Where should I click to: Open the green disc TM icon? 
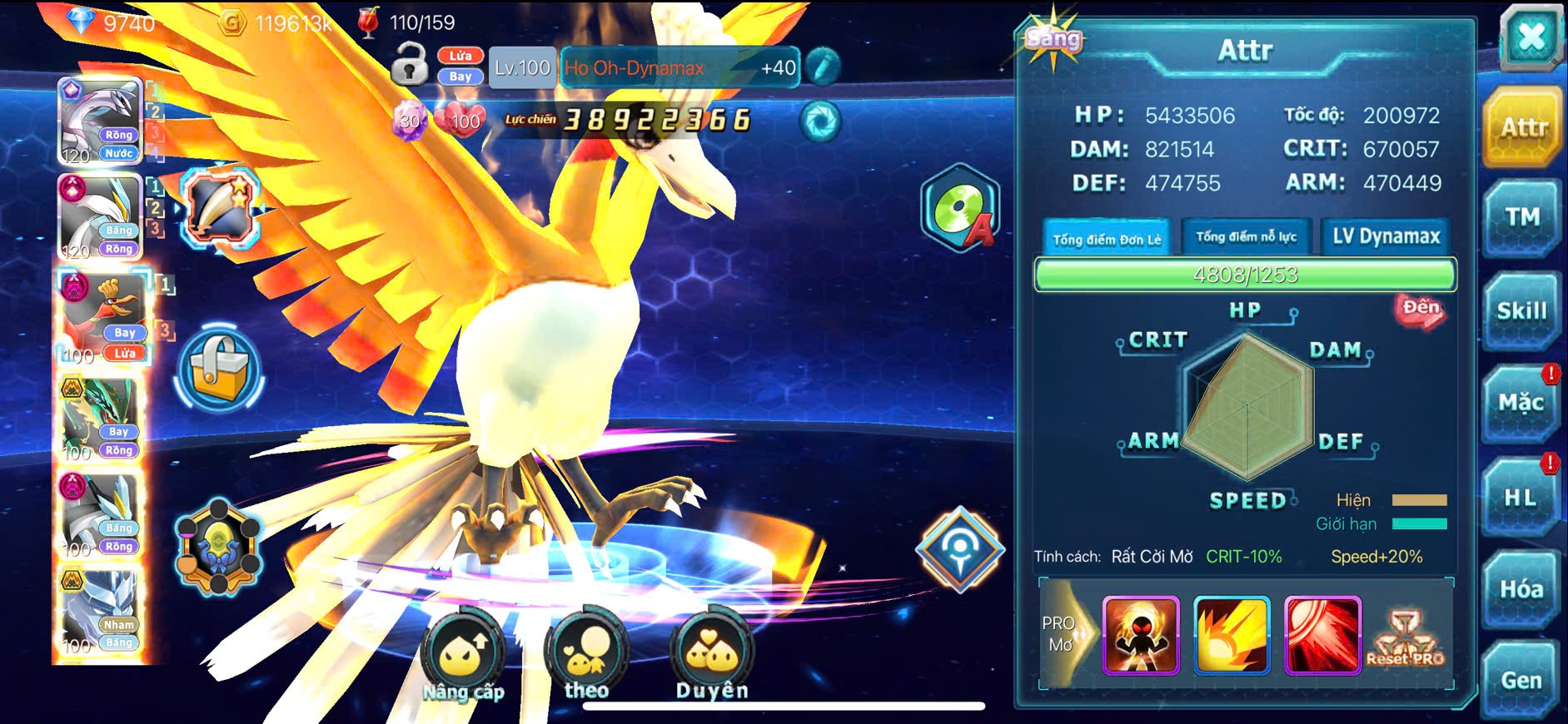(960, 208)
